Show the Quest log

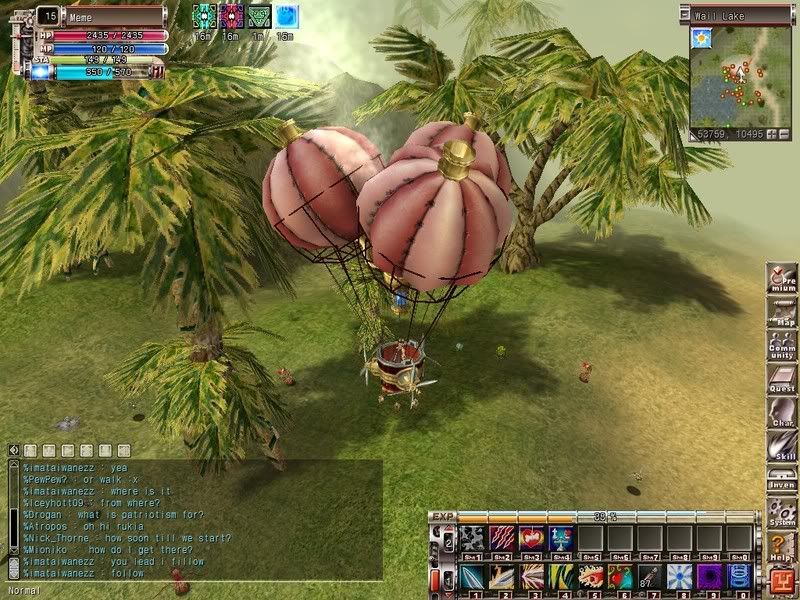[x=781, y=380]
